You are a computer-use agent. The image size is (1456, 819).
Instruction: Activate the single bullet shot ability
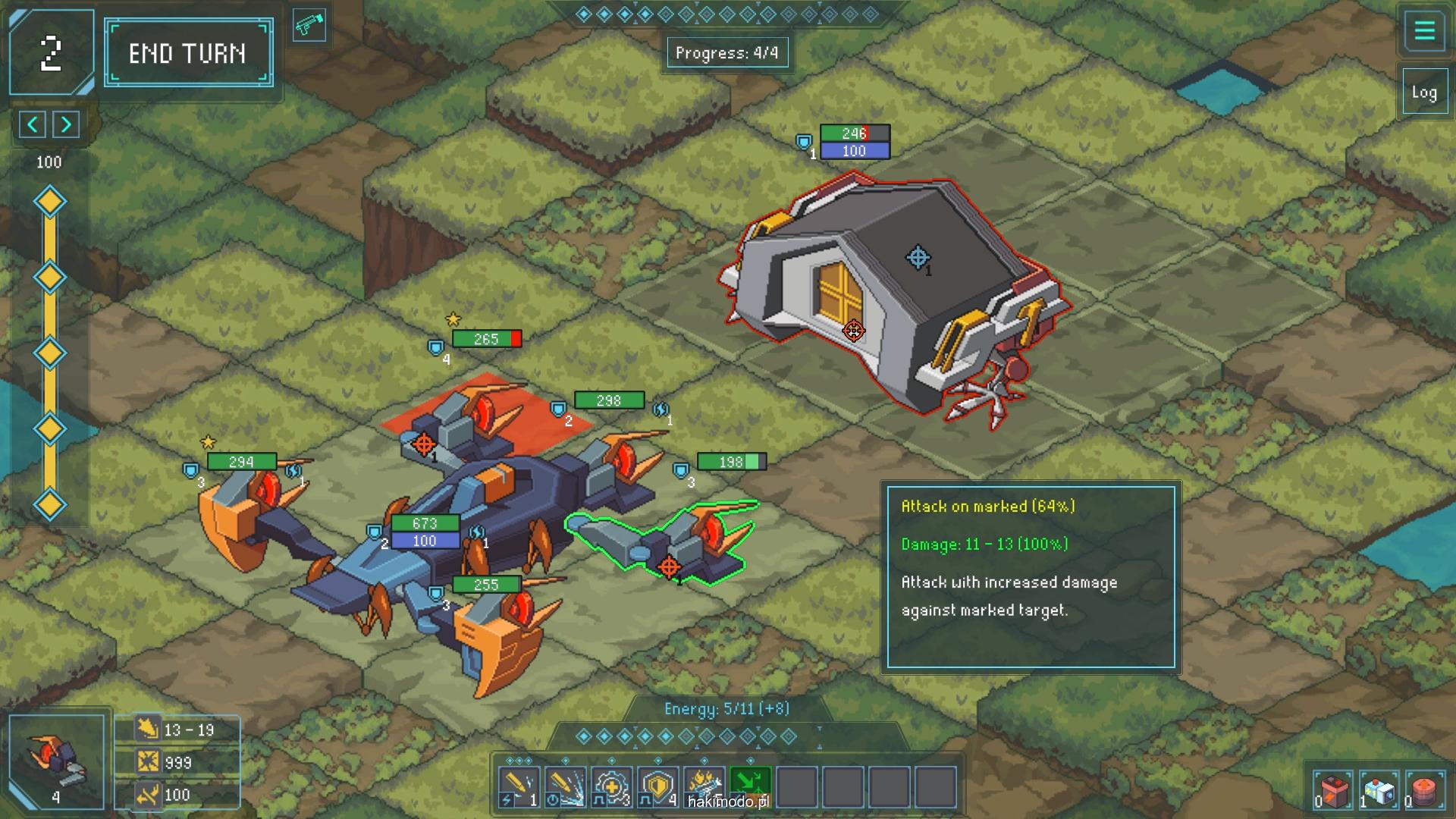519,787
